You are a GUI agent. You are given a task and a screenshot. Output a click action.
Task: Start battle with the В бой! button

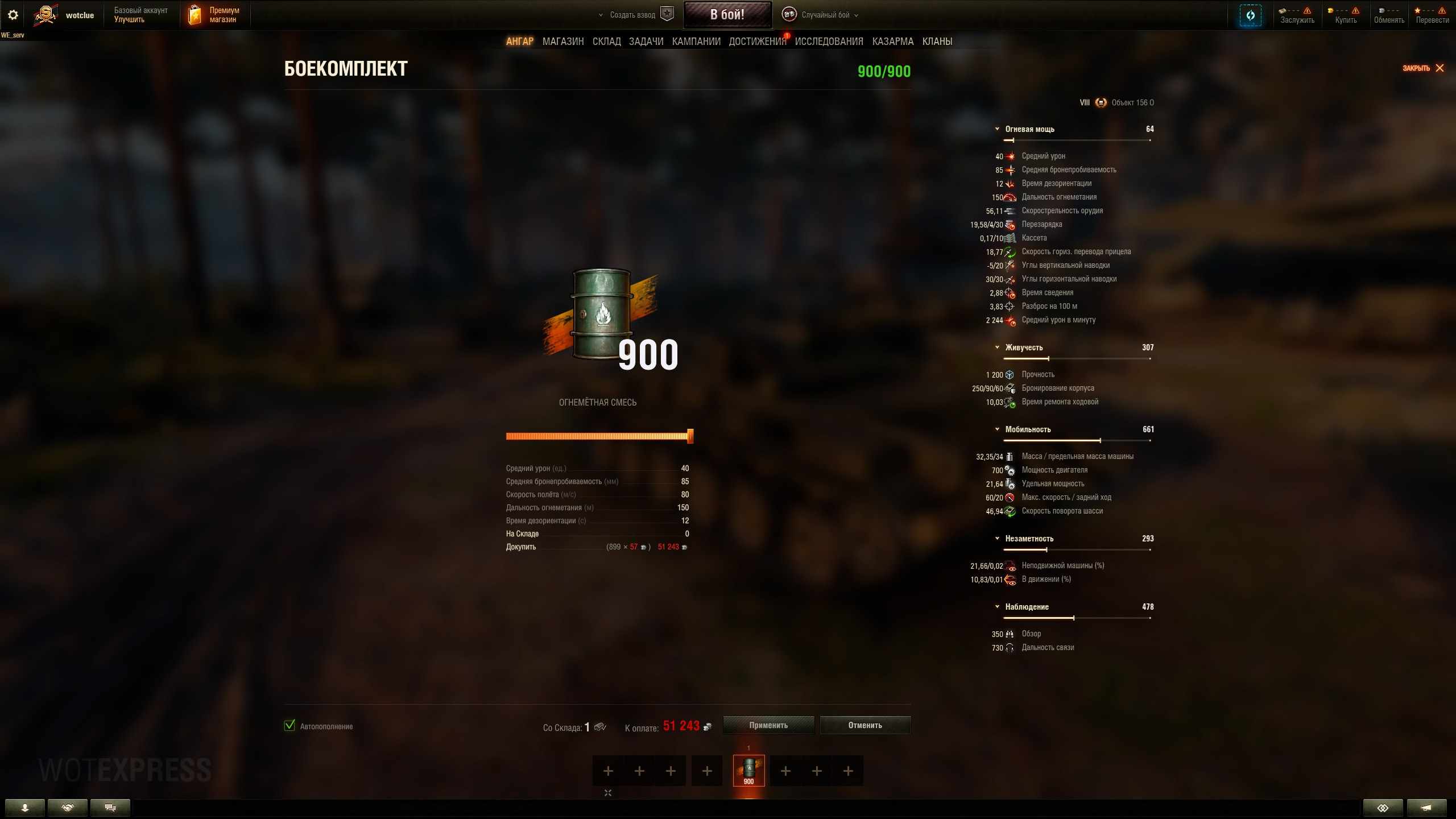coord(727,15)
